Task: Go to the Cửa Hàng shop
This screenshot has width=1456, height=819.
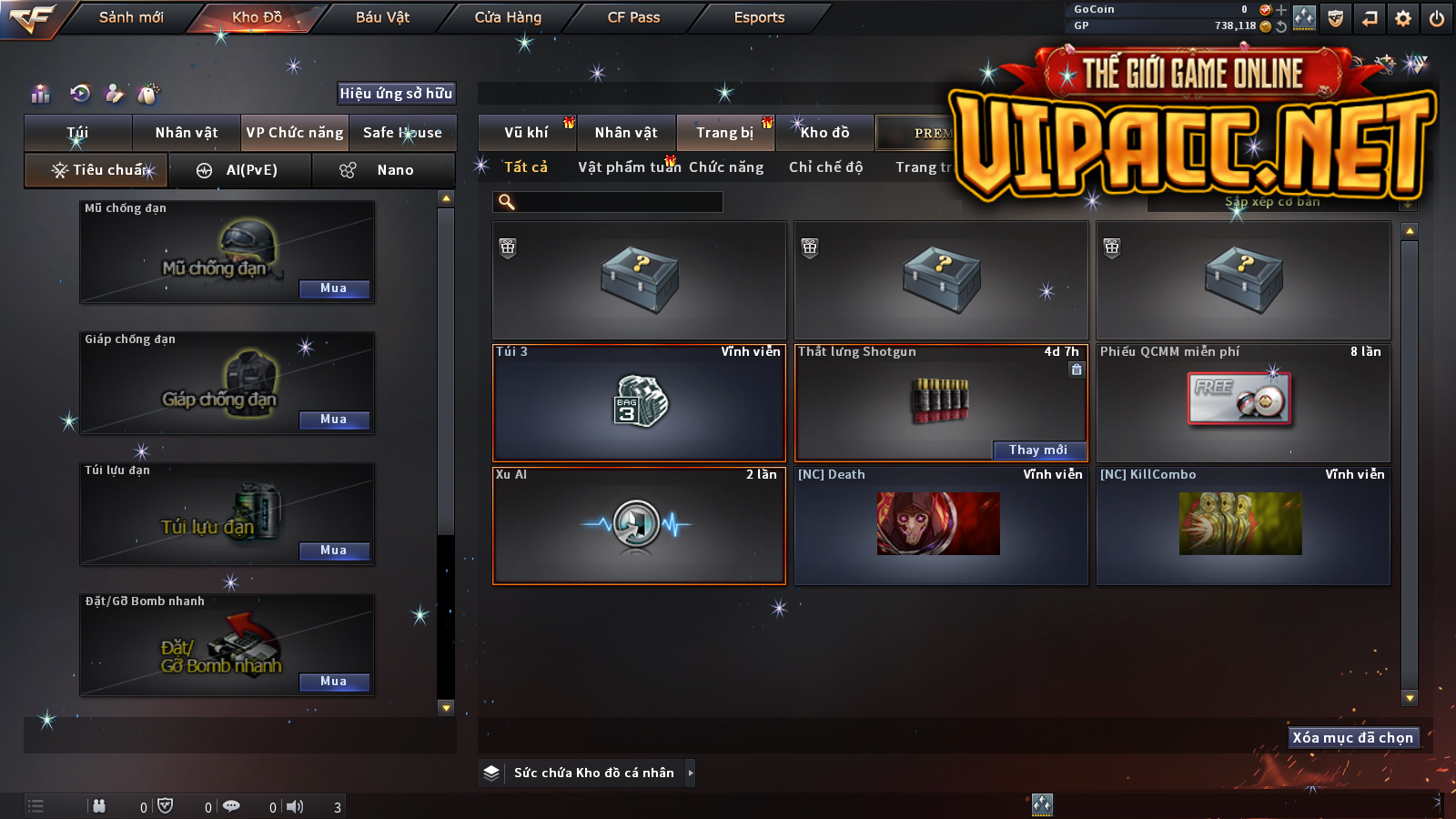Action: 508,17
